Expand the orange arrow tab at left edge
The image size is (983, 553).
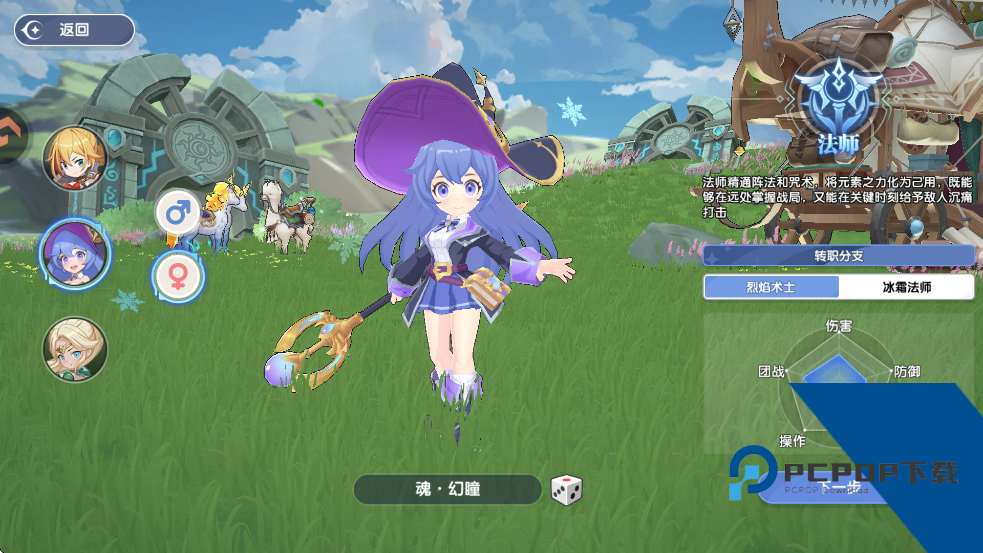[x=10, y=134]
